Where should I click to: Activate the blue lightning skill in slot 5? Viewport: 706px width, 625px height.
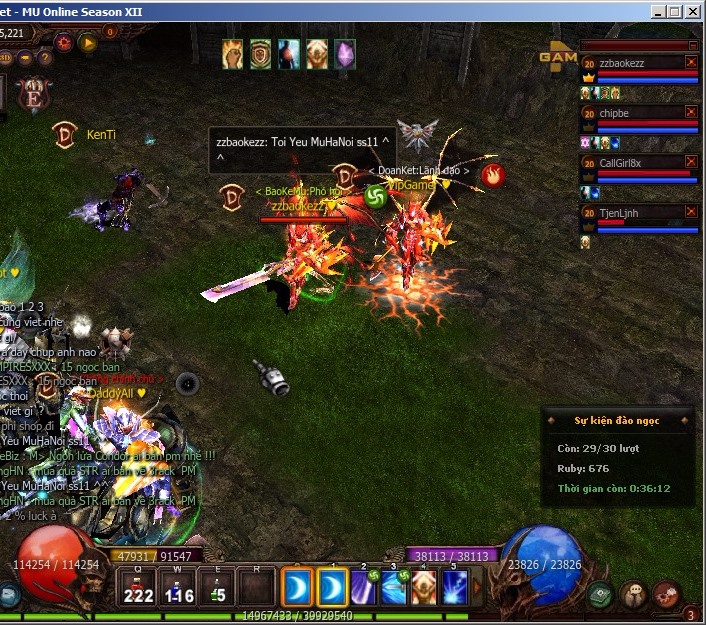(x=455, y=587)
